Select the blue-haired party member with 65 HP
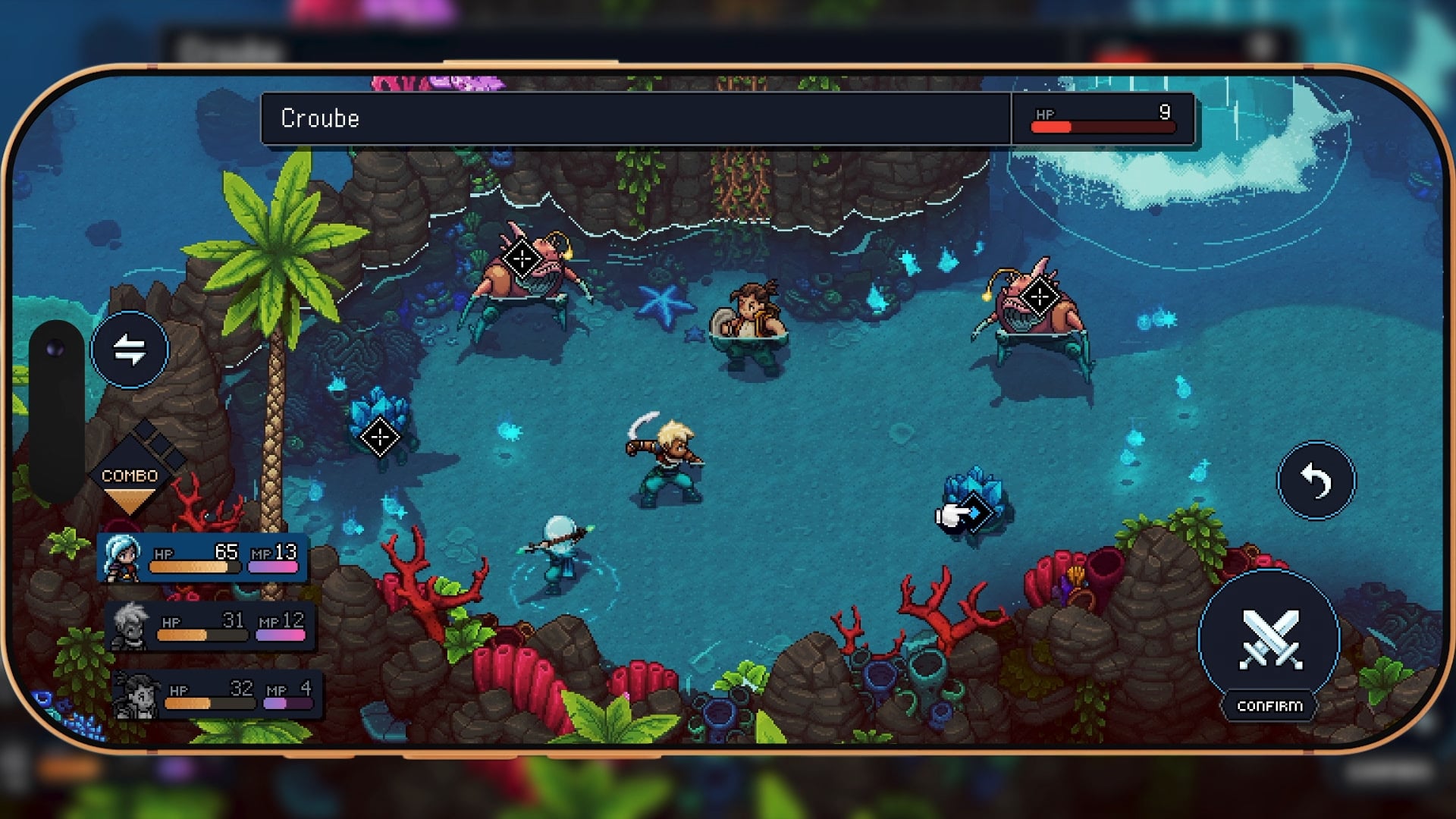Viewport: 1456px width, 819px height. (202, 559)
